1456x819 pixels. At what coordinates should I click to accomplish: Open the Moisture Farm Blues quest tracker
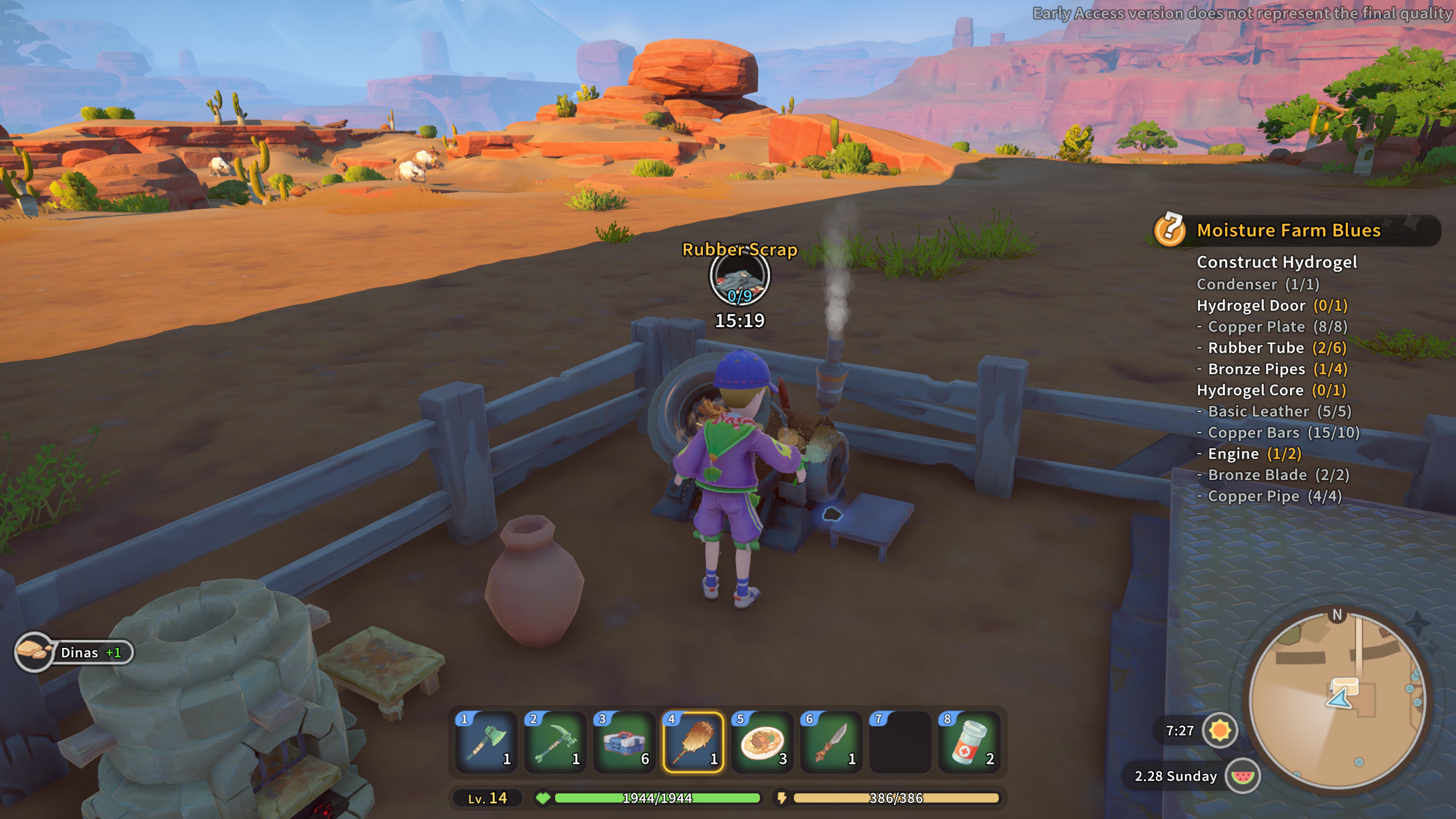[x=1288, y=230]
